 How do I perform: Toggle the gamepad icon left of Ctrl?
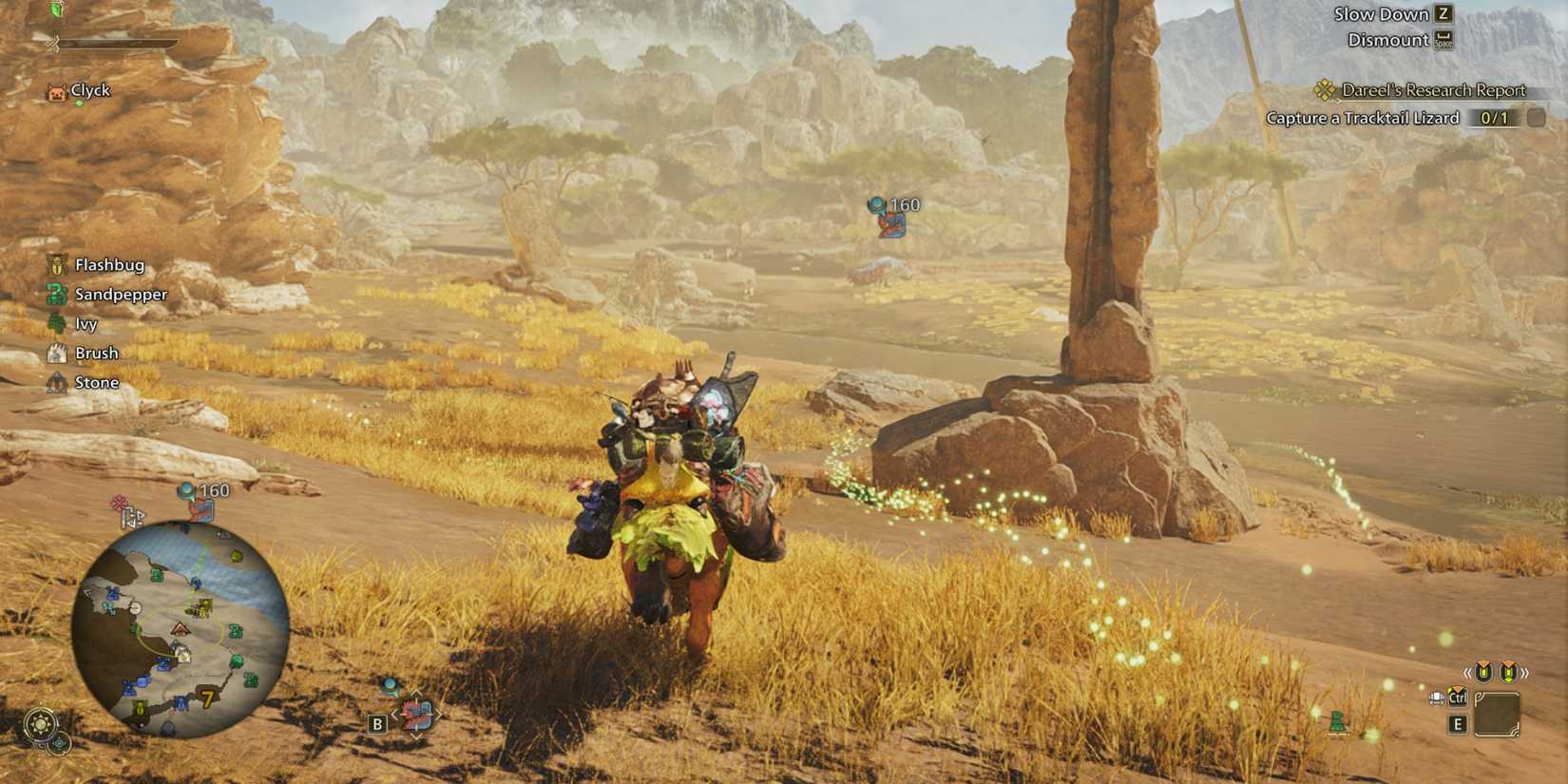pyautogui.click(x=1435, y=699)
